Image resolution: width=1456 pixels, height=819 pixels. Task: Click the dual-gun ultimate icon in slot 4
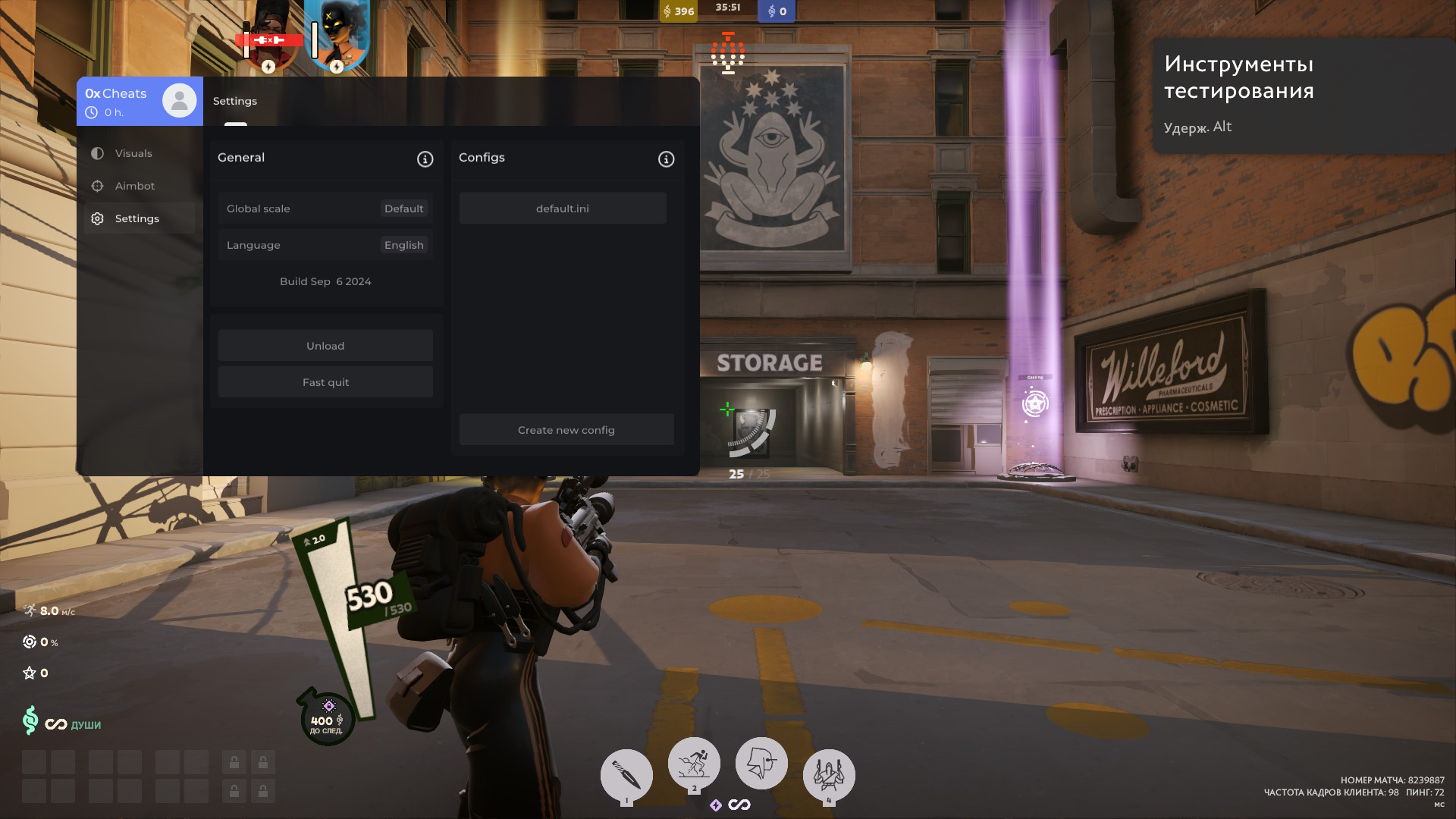[829, 776]
